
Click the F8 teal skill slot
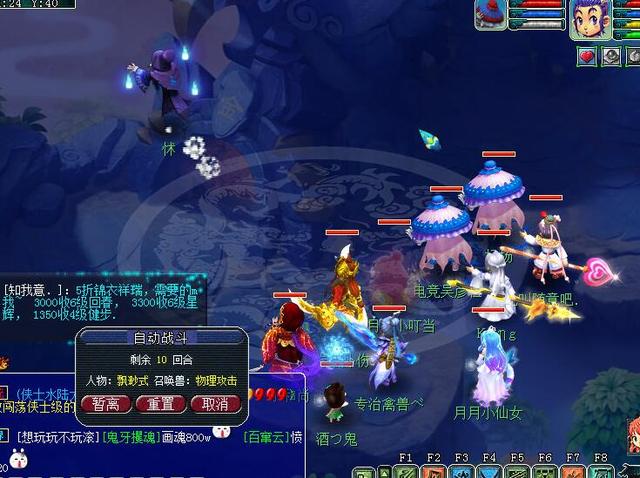(x=601, y=471)
